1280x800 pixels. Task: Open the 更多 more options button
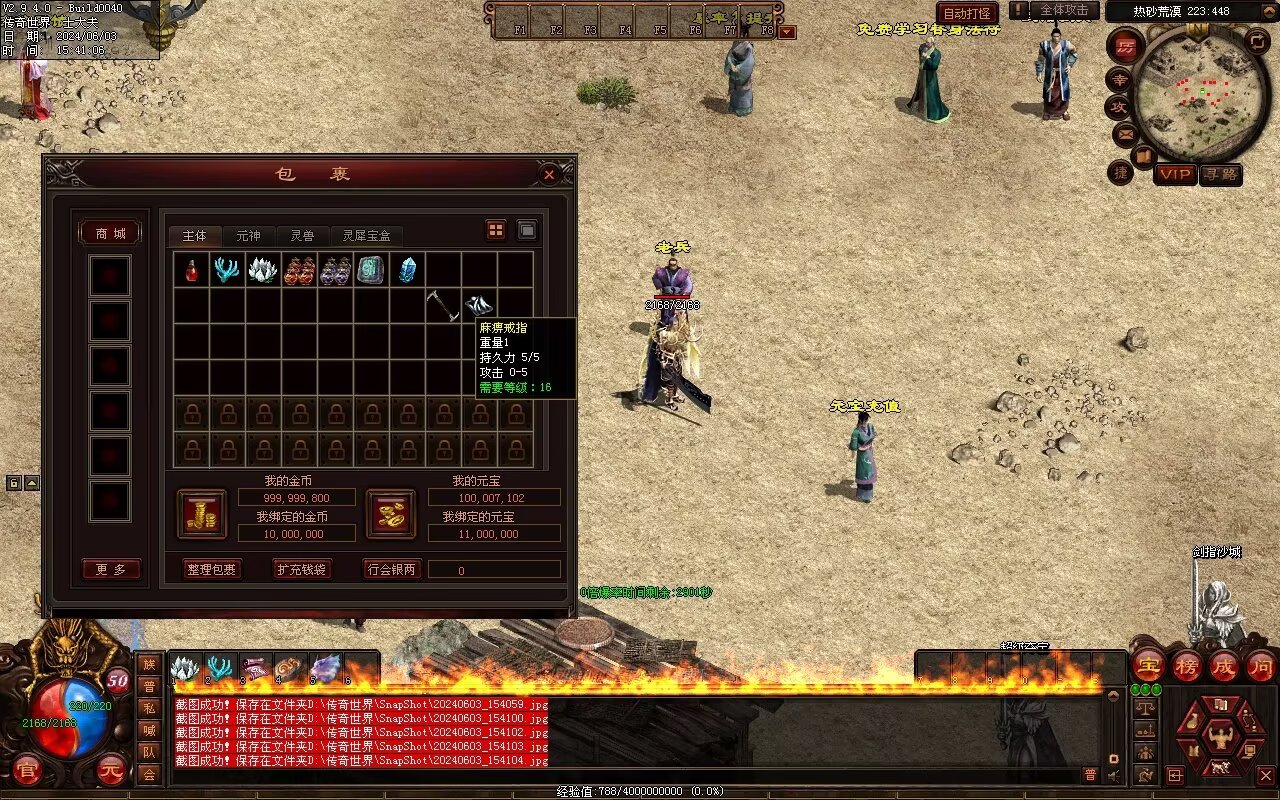111,569
